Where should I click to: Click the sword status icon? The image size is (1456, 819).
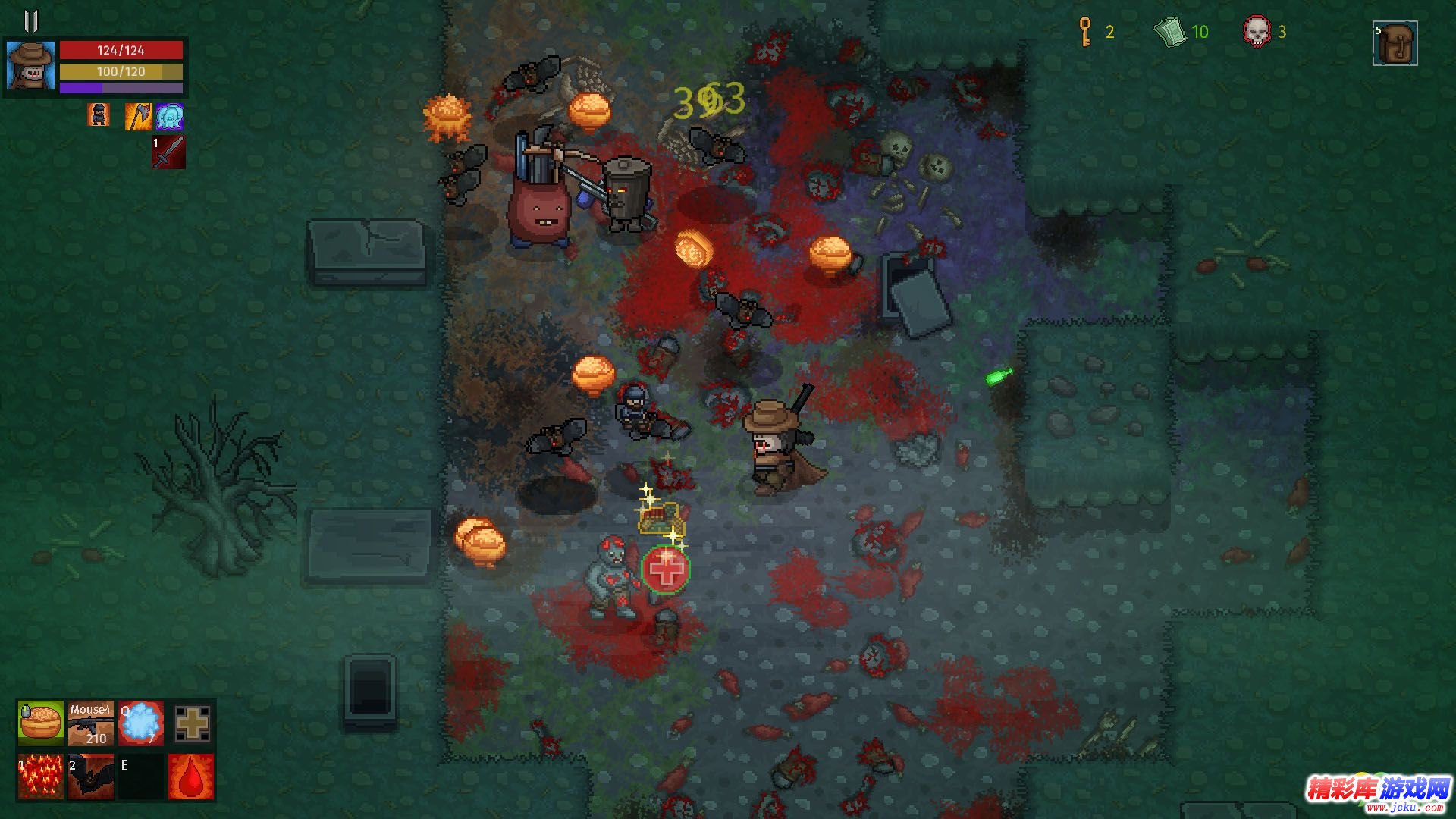tap(169, 152)
